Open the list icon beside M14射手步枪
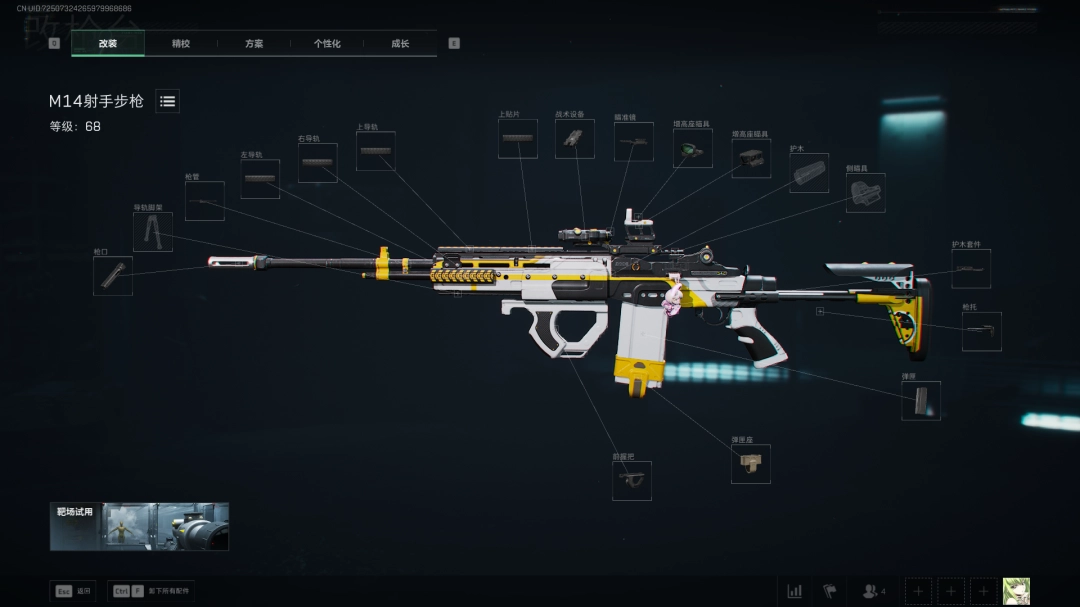The image size is (1080, 607). [168, 101]
